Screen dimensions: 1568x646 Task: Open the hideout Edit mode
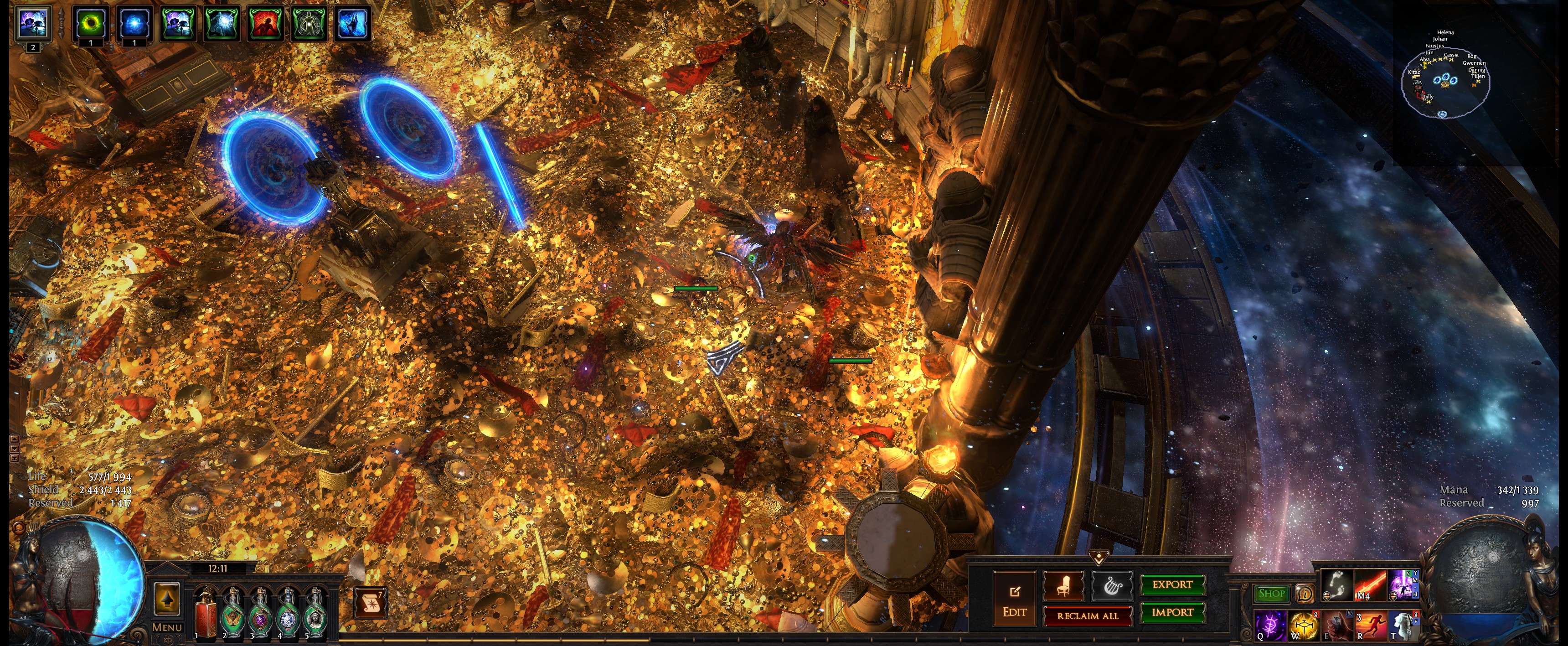[x=1014, y=599]
